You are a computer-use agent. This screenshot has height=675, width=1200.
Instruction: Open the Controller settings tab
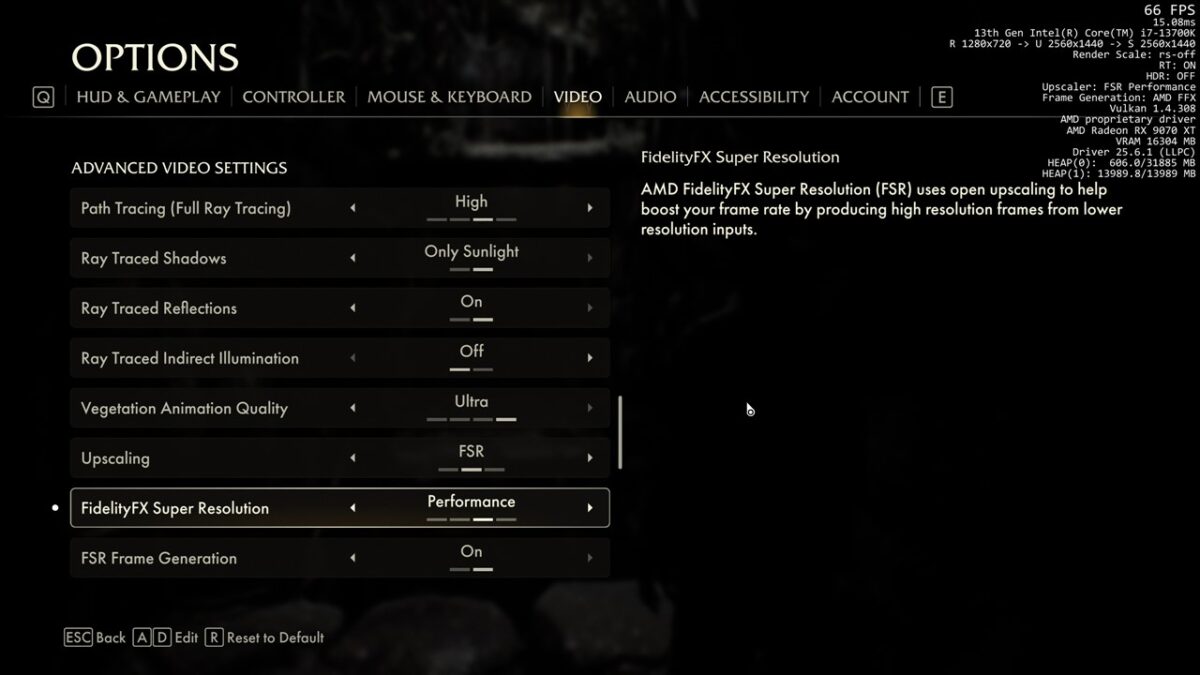(x=293, y=97)
